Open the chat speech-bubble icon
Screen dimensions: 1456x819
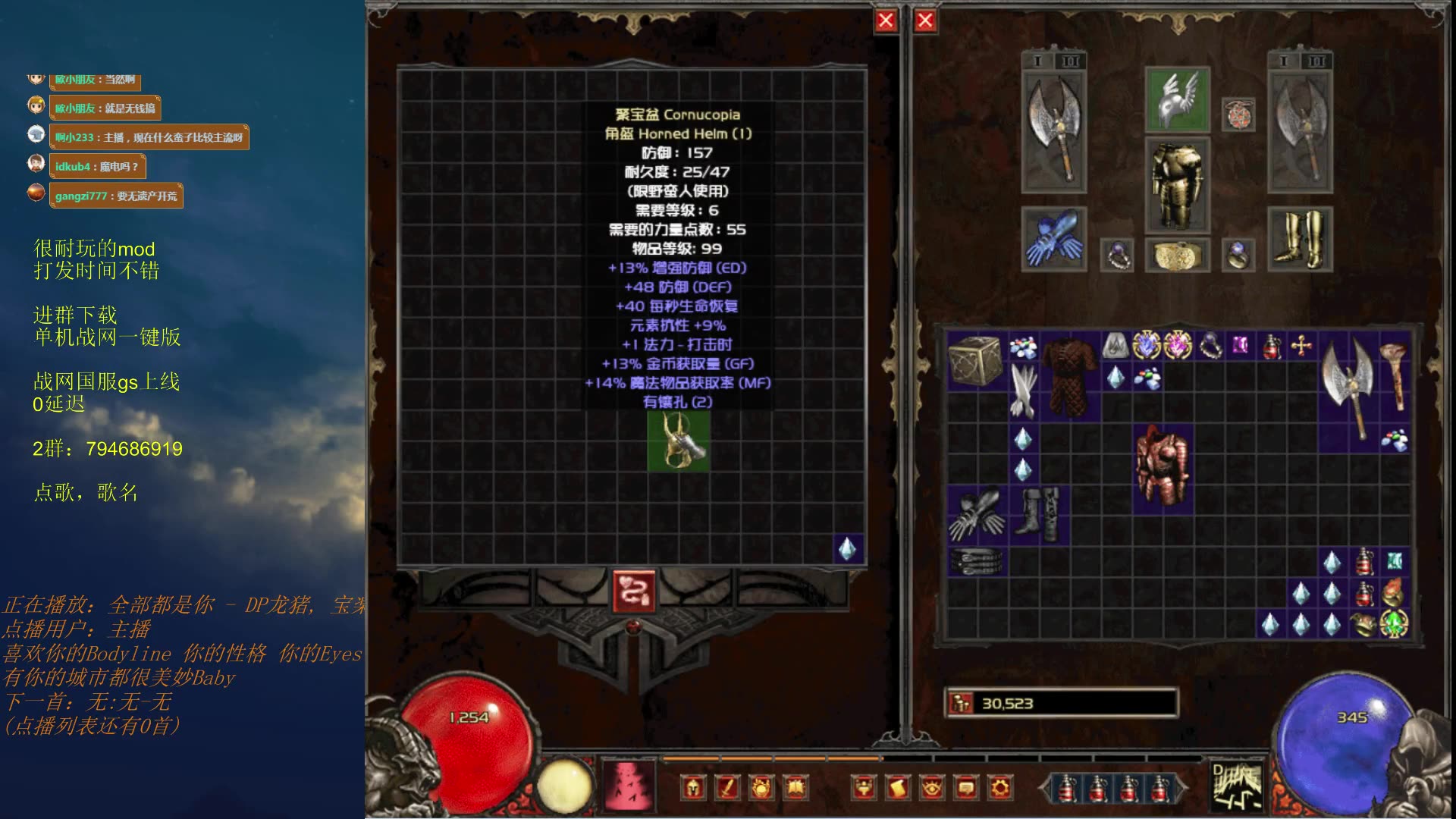coord(966,789)
